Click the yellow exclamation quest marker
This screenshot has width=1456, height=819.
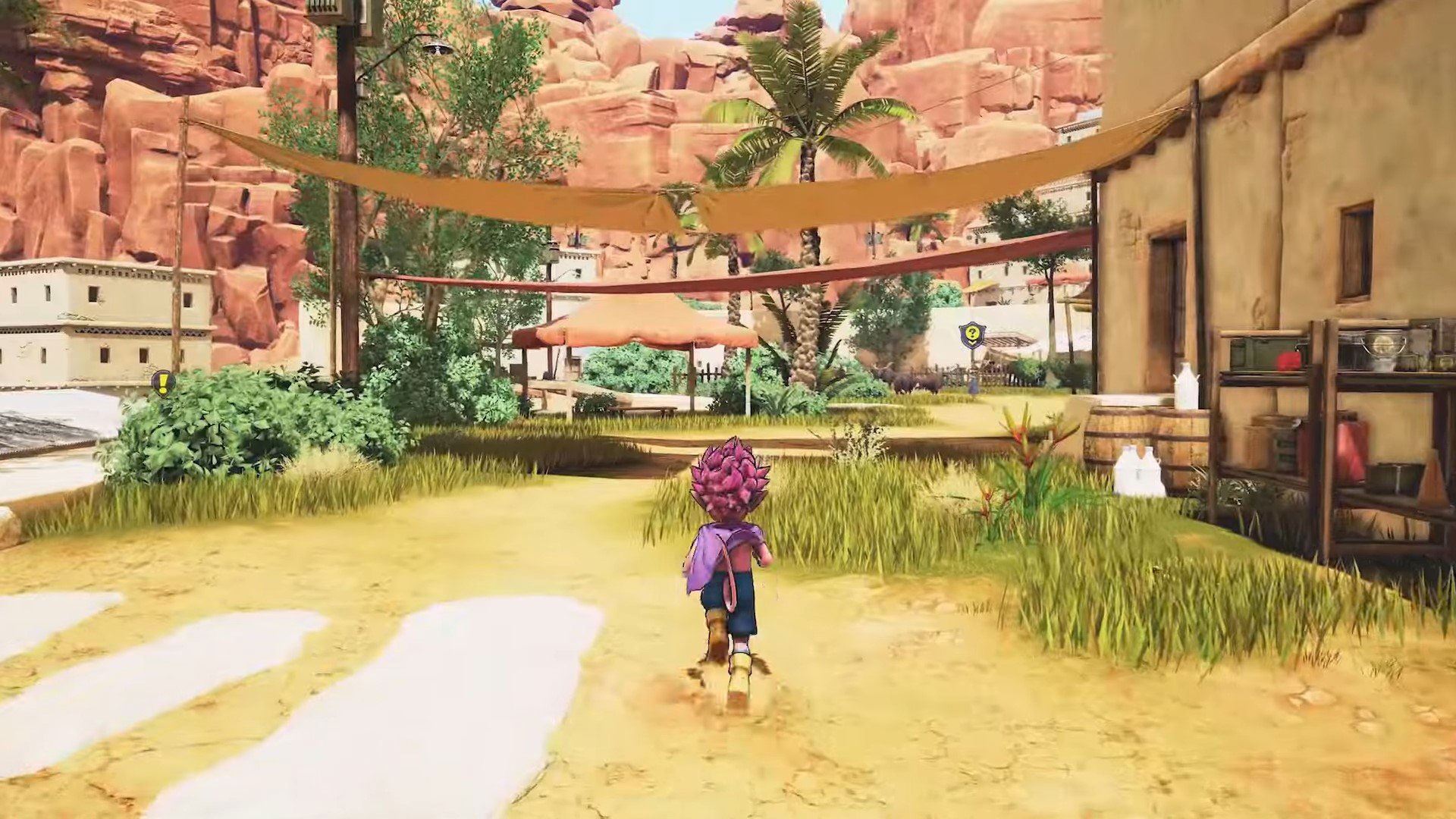[162, 382]
